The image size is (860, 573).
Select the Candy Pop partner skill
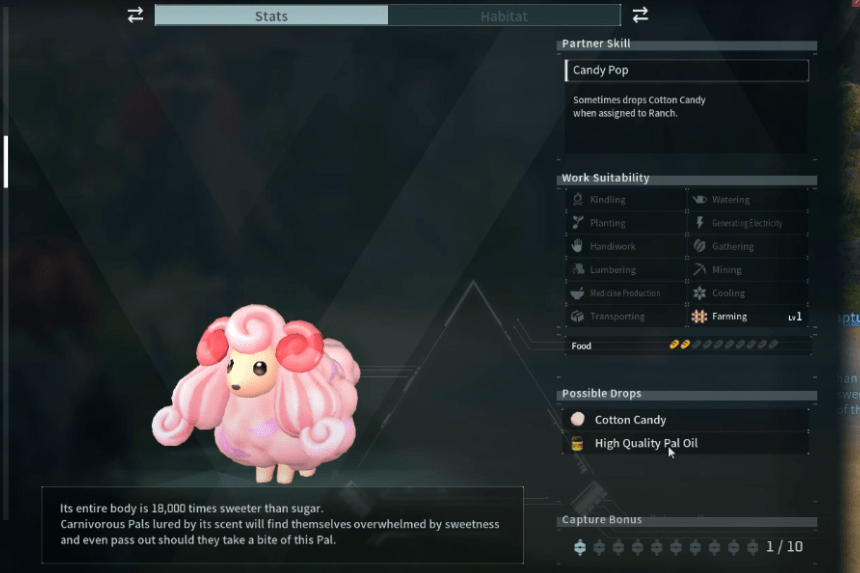685,71
